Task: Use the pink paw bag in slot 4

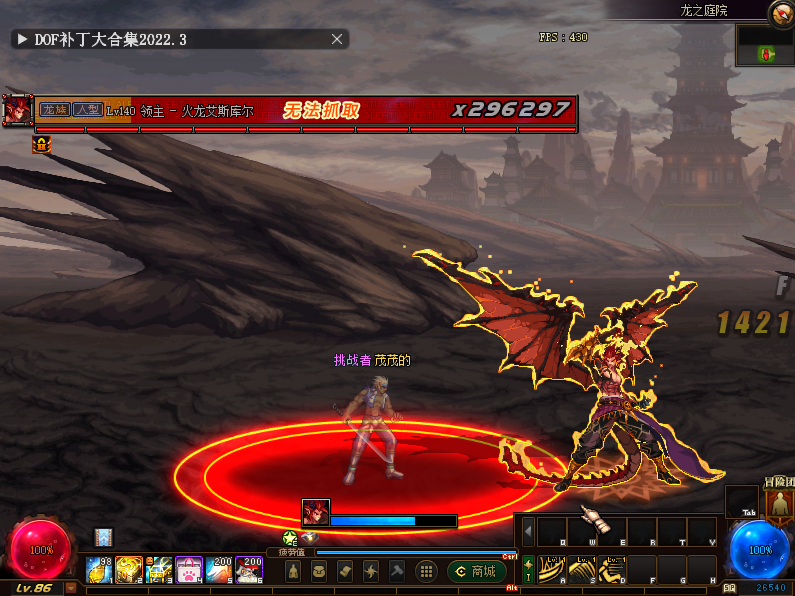Action: point(189,570)
